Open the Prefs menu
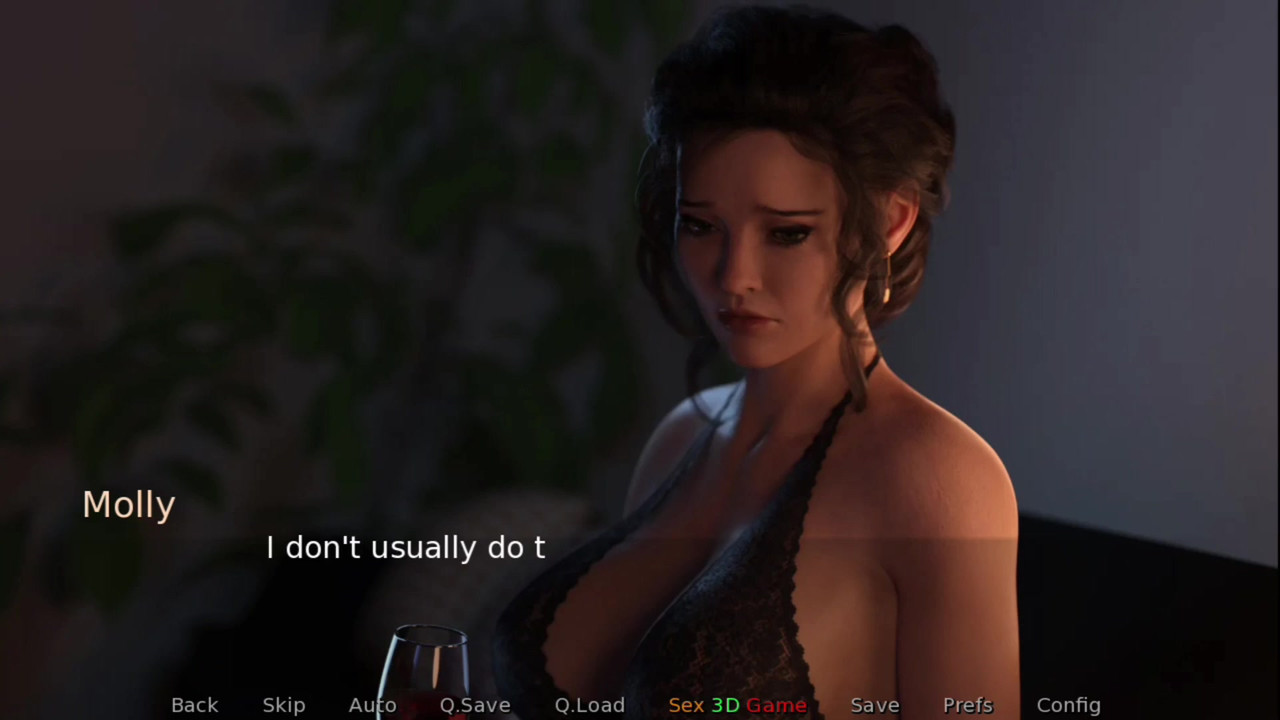 967,705
